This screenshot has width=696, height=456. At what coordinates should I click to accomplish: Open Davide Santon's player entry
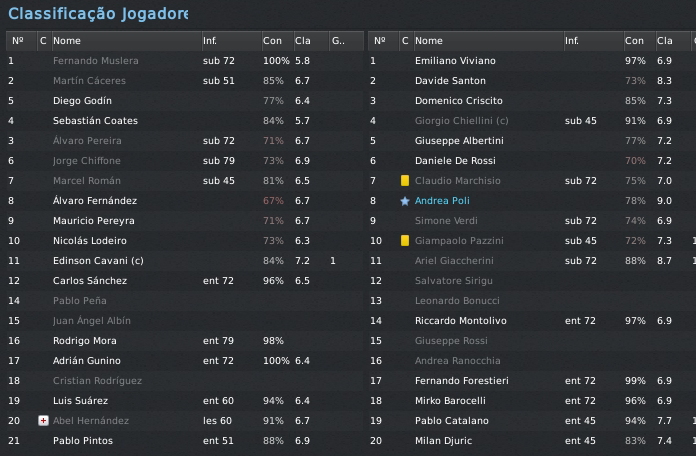click(449, 81)
